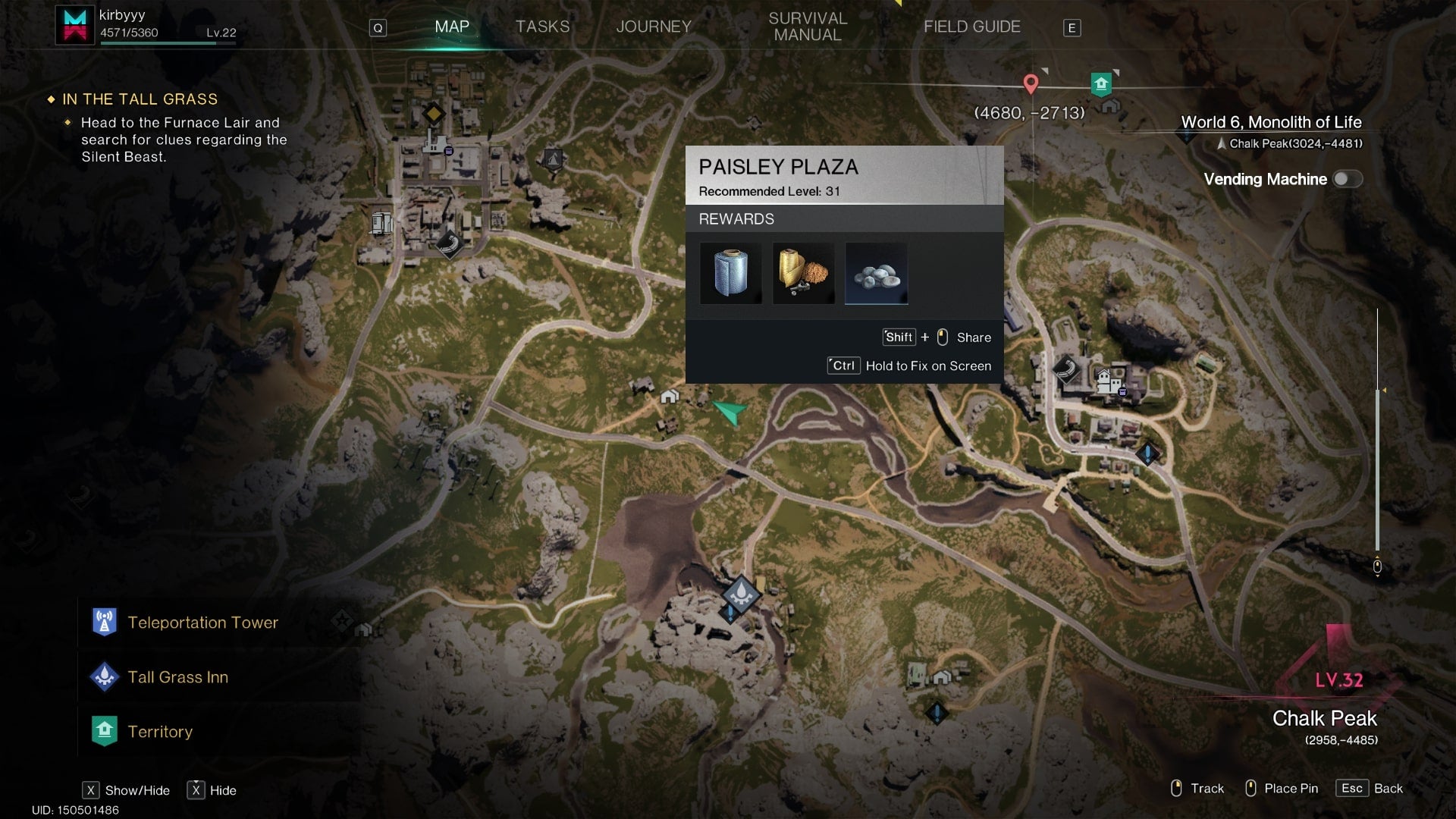Toggle the Vending Machine switch
The width and height of the screenshot is (1456, 819).
pyautogui.click(x=1348, y=179)
